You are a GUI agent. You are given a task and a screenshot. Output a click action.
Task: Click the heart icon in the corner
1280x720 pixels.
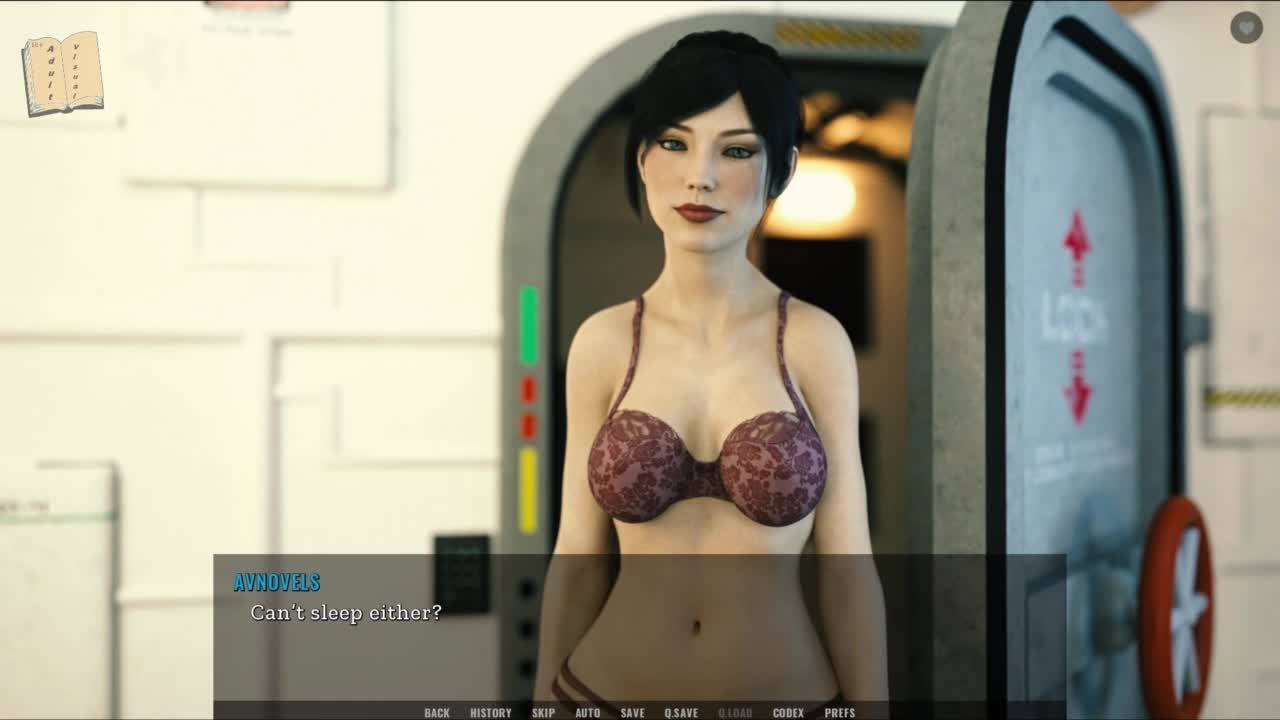pos(1246,27)
